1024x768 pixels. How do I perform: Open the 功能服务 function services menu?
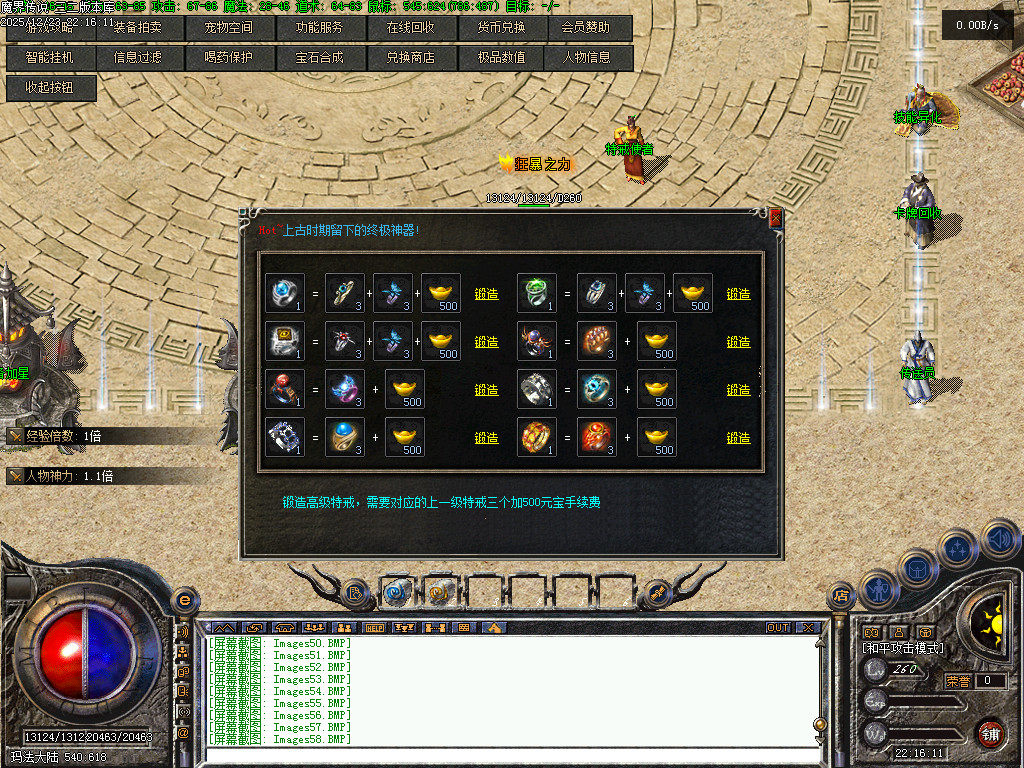[319, 28]
